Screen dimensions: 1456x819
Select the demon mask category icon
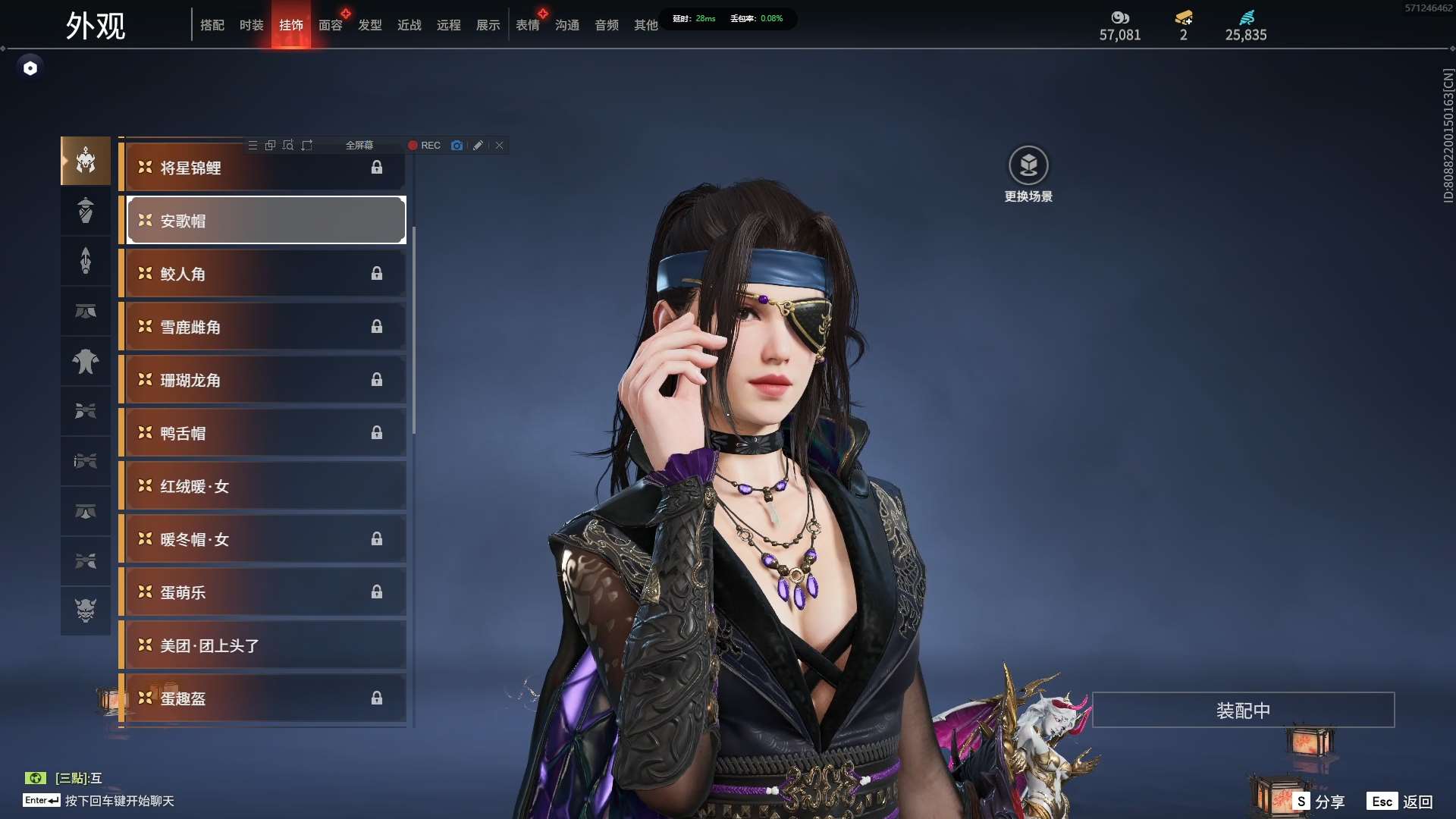point(86,610)
